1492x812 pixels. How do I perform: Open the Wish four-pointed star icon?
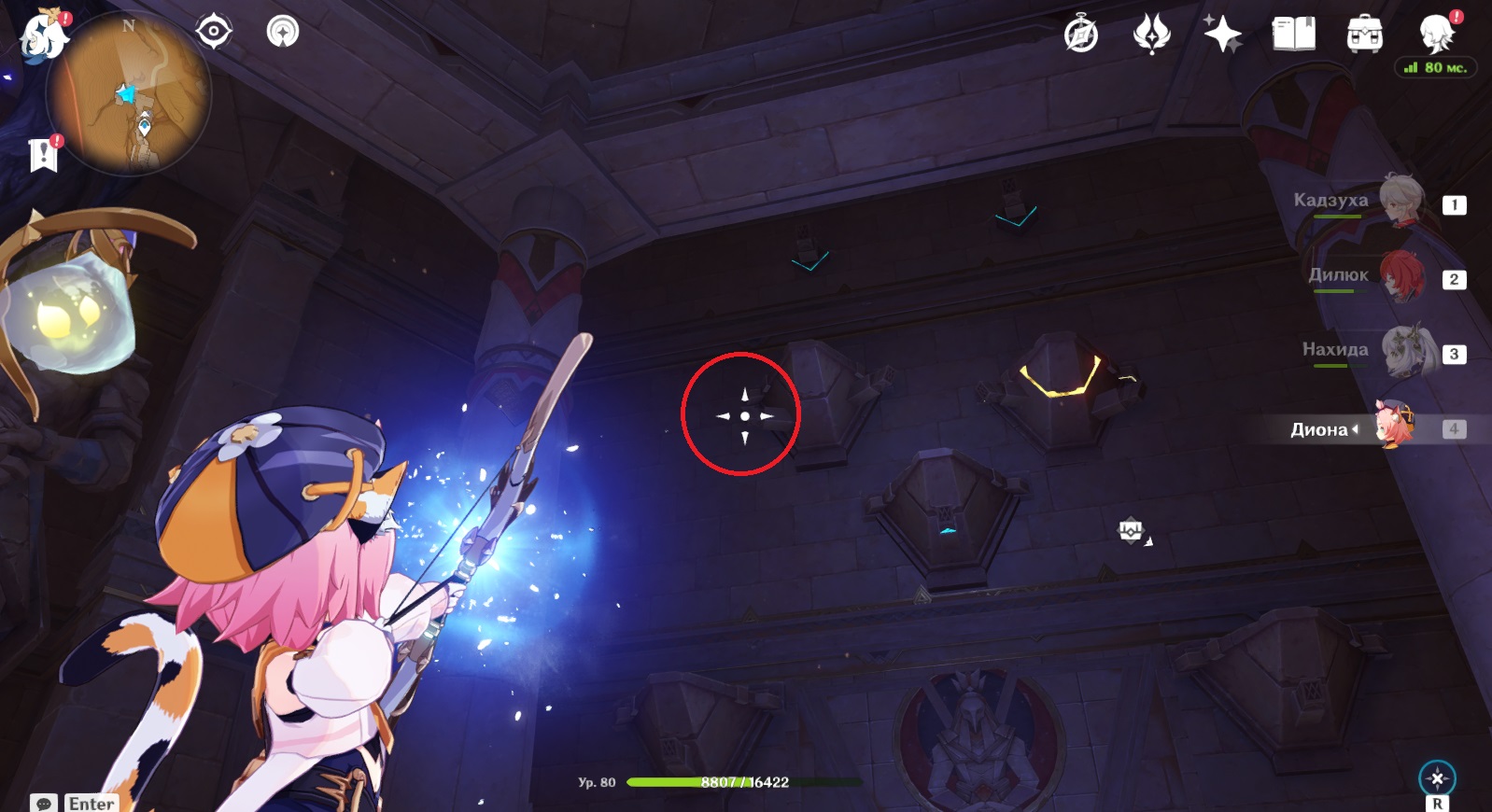[1222, 35]
